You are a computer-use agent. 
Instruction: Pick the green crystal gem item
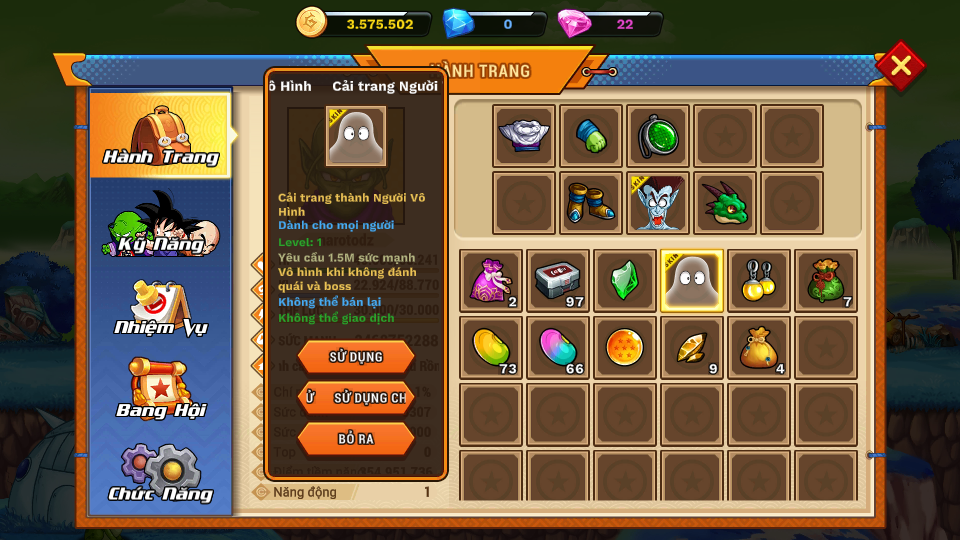625,281
